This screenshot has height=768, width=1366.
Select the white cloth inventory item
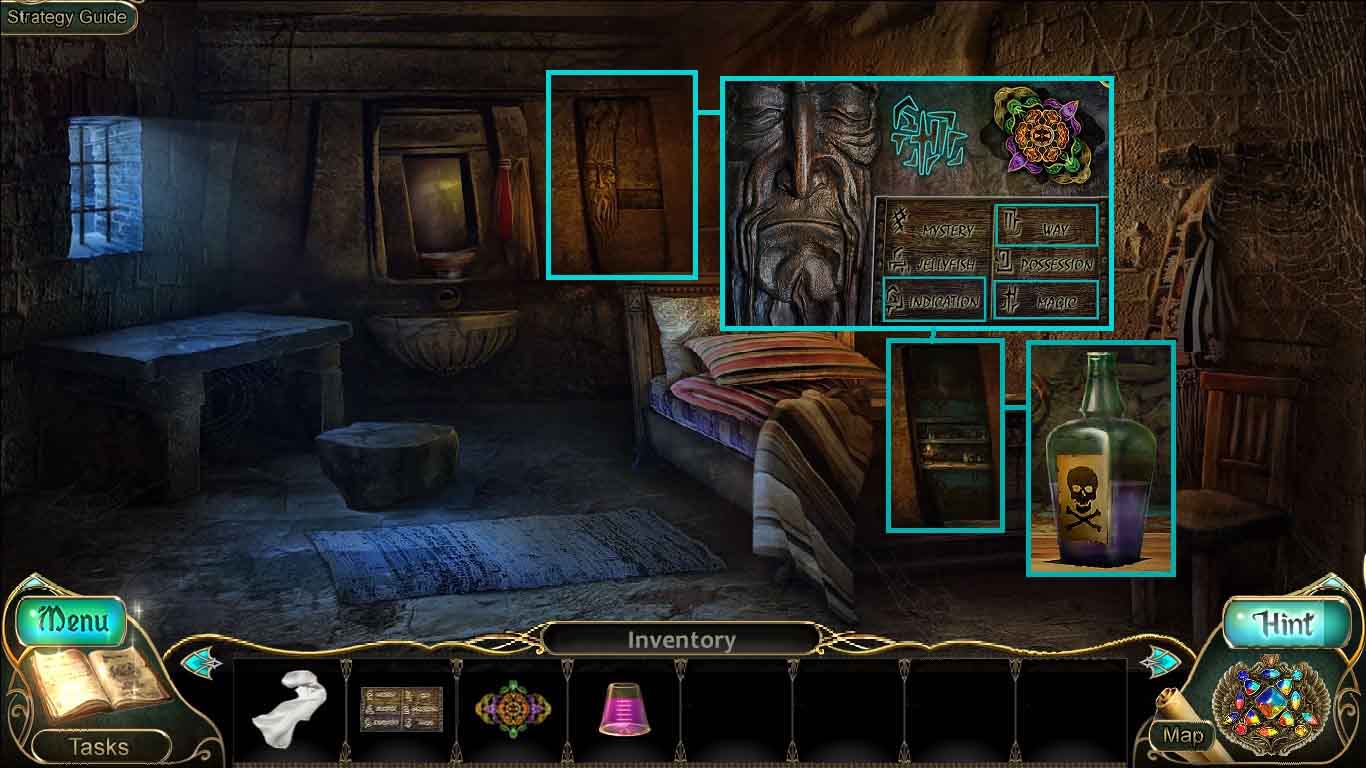(x=287, y=711)
